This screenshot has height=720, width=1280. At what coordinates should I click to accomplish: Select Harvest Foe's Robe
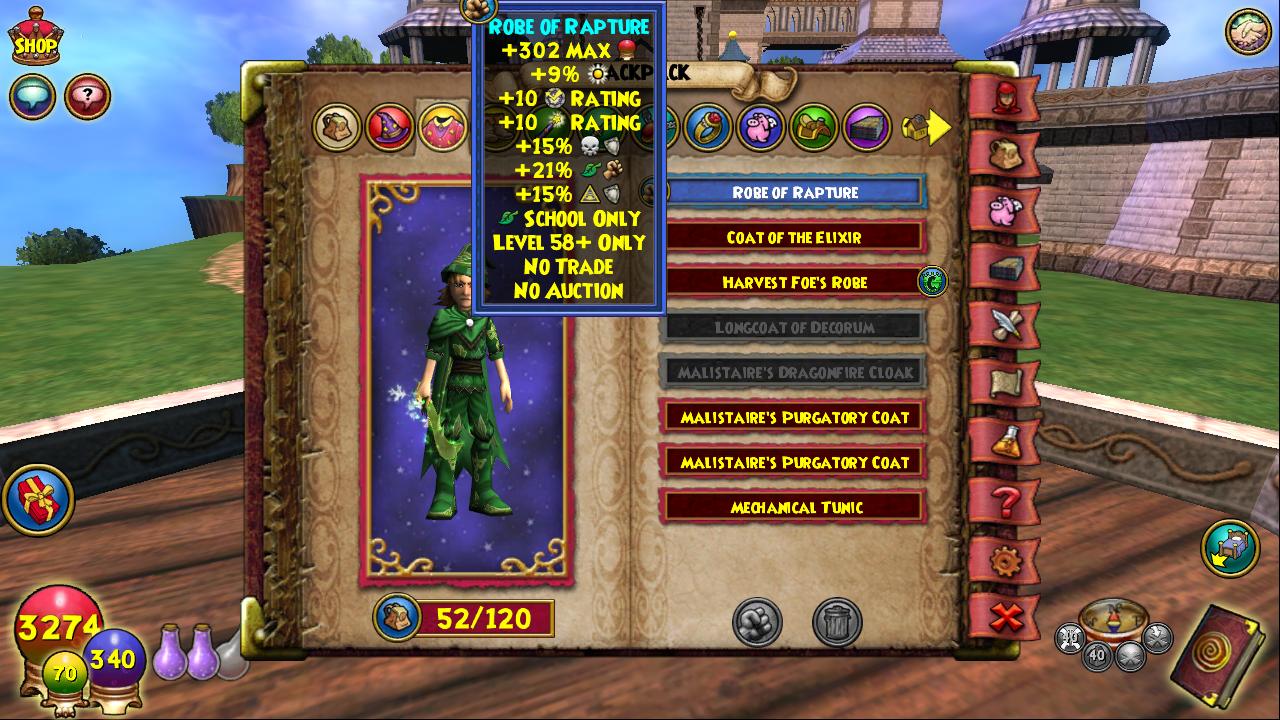coord(794,283)
